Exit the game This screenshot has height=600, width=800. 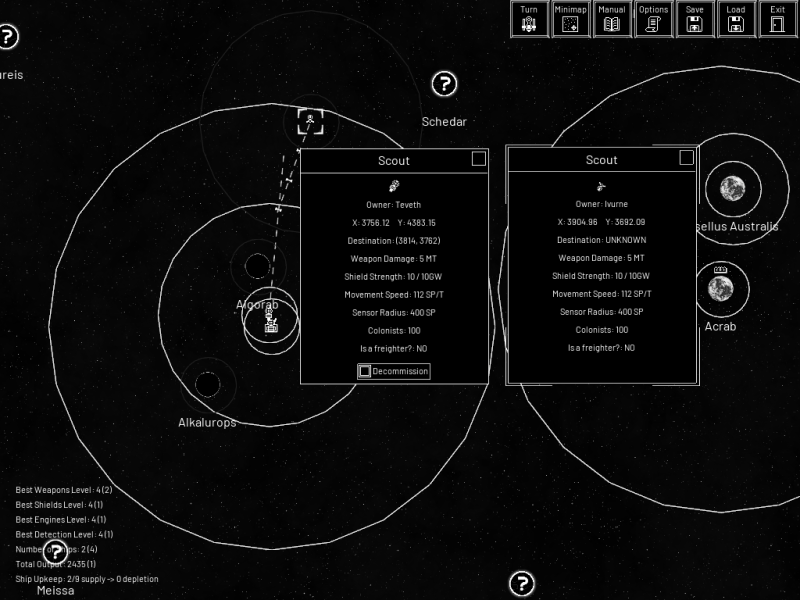777,19
